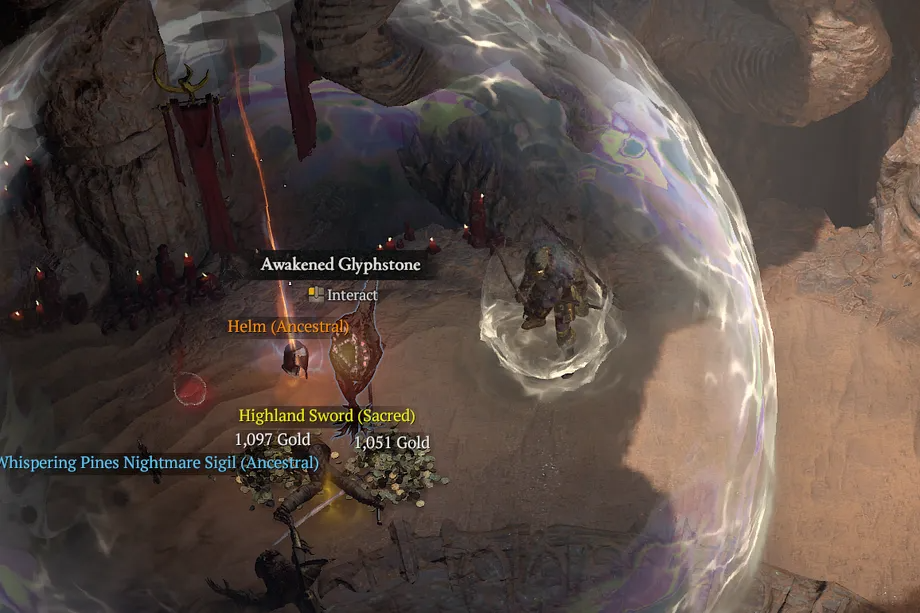This screenshot has width=920, height=613.
Task: Grab the Whispering Pines Nightmare Sigil label
Action: click(158, 462)
